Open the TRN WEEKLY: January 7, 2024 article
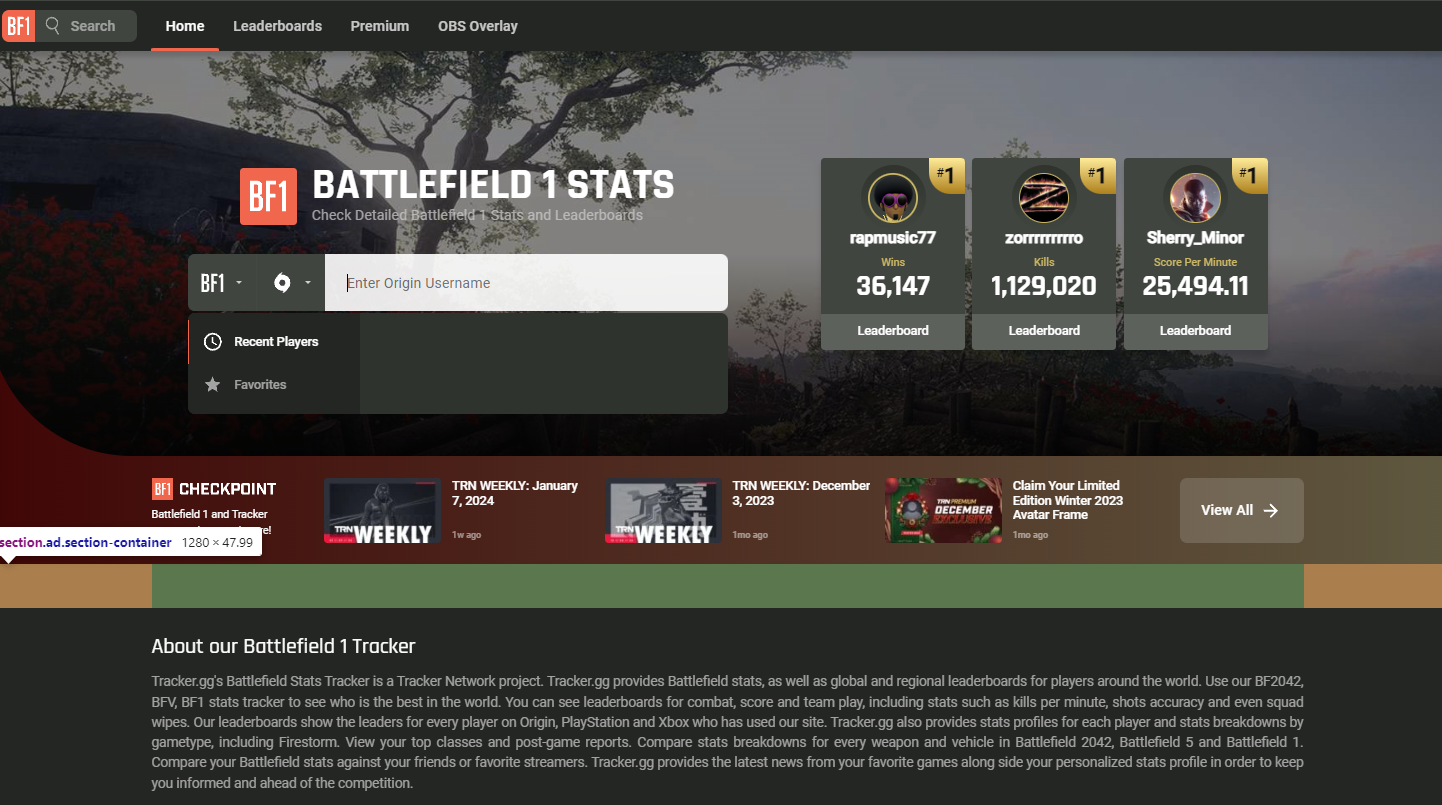This screenshot has width=1442, height=805. pyautogui.click(x=516, y=492)
